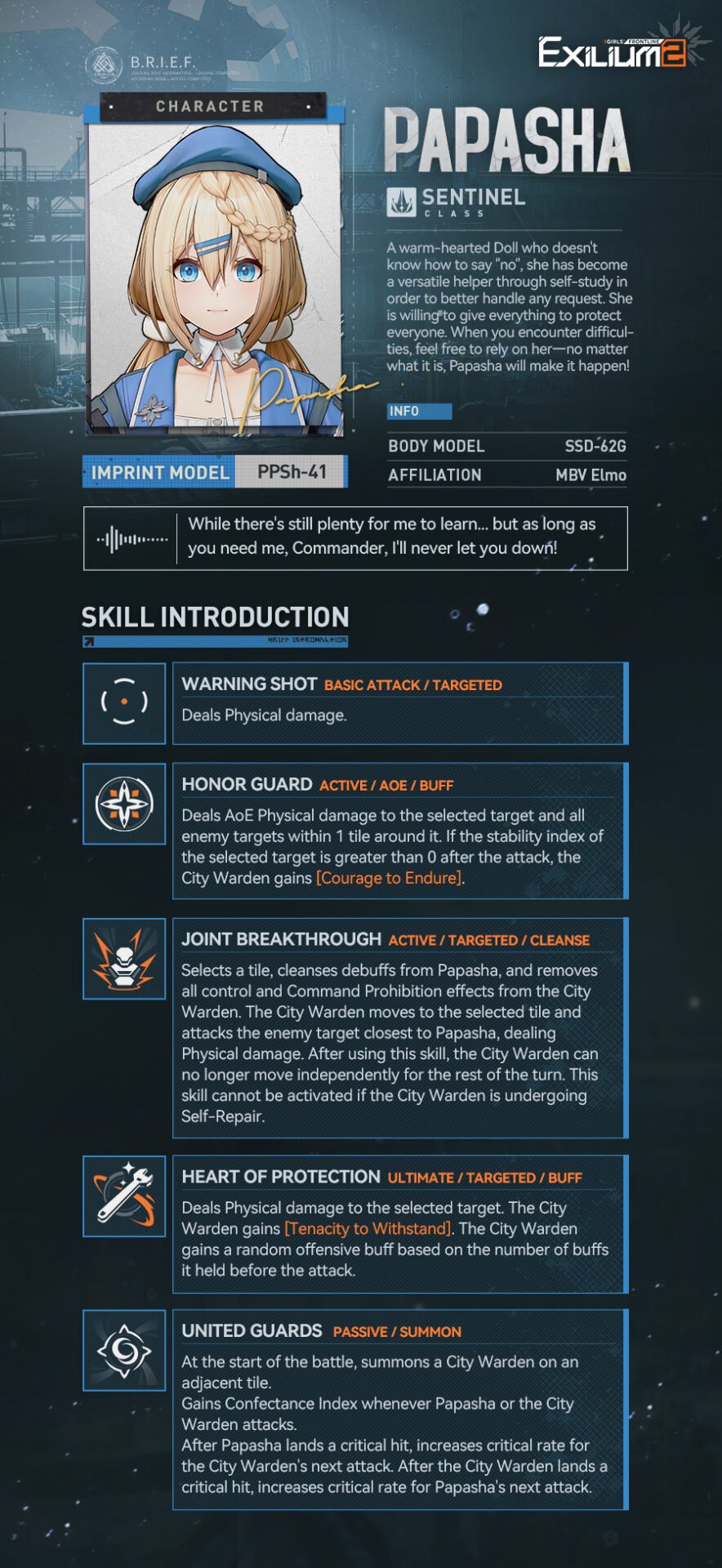Open the Courage to Endure keyword
This screenshot has width=722, height=1568.
389,878
